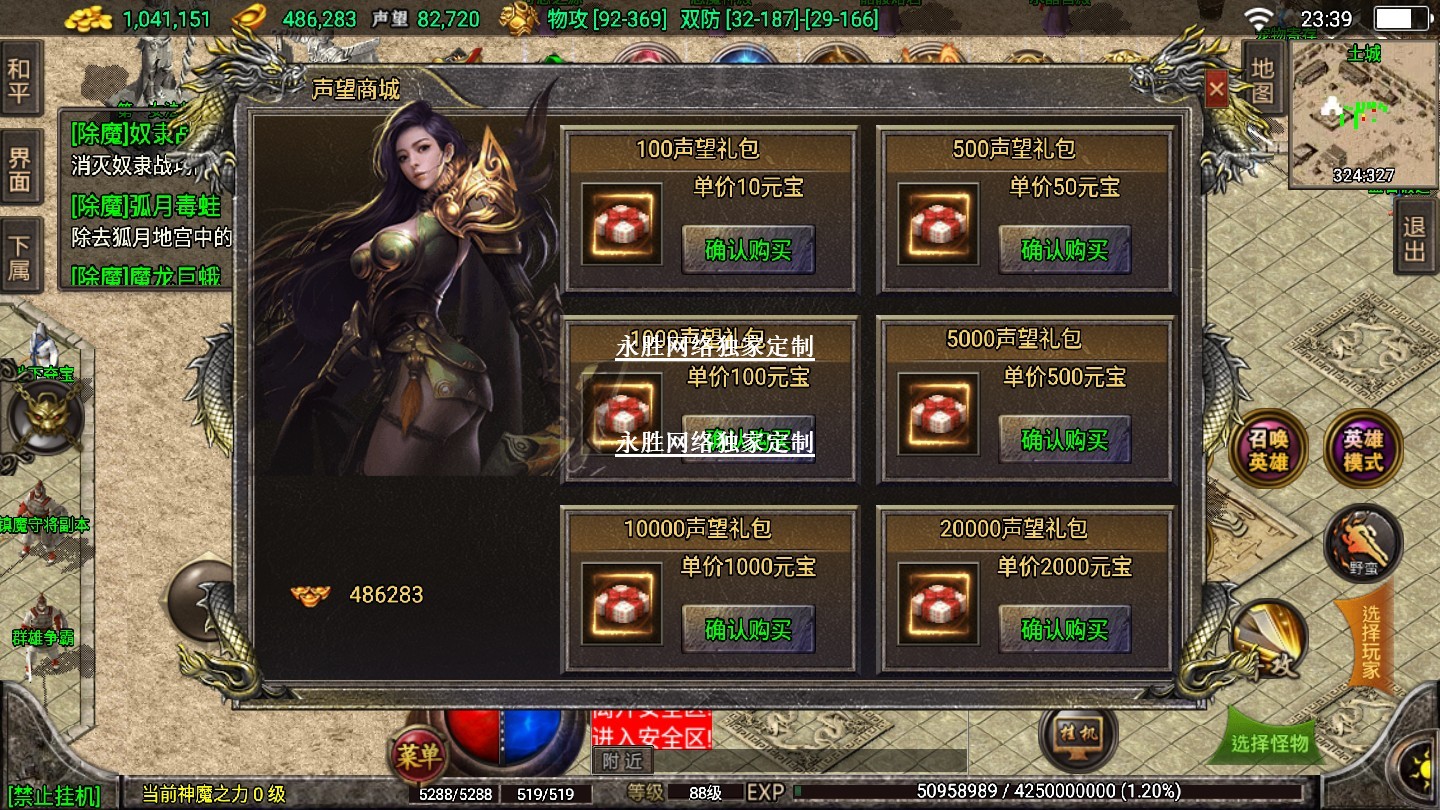Exit using the 退出 button
Screen dimensions: 1440x810
pos(1414,238)
